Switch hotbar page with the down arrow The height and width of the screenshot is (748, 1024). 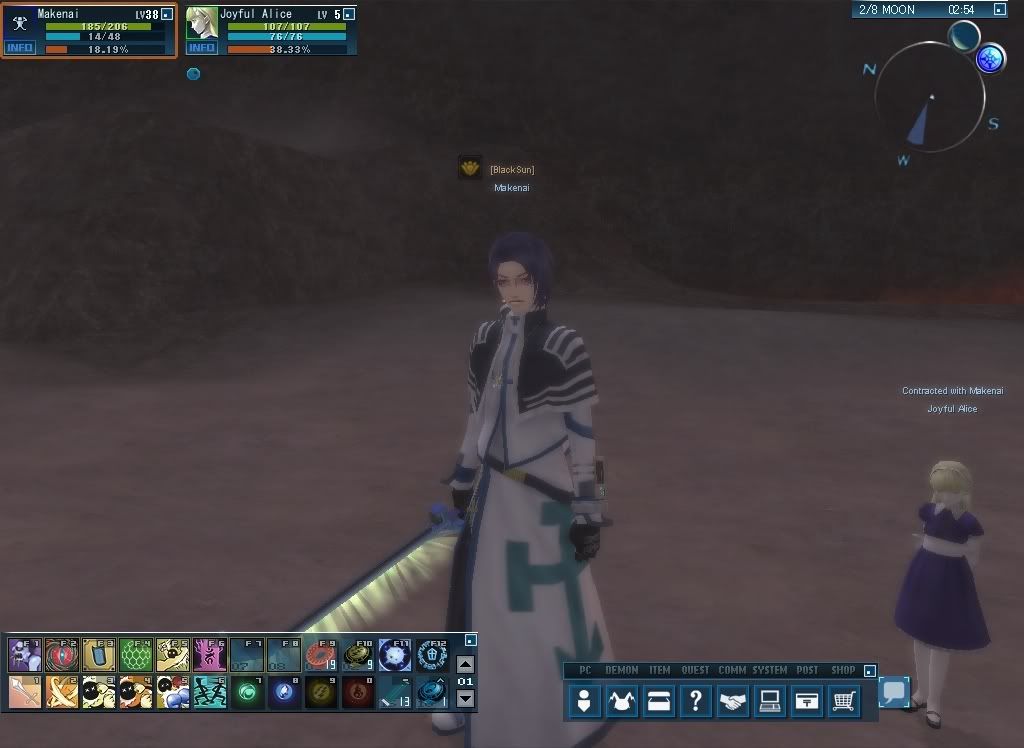tap(465, 699)
